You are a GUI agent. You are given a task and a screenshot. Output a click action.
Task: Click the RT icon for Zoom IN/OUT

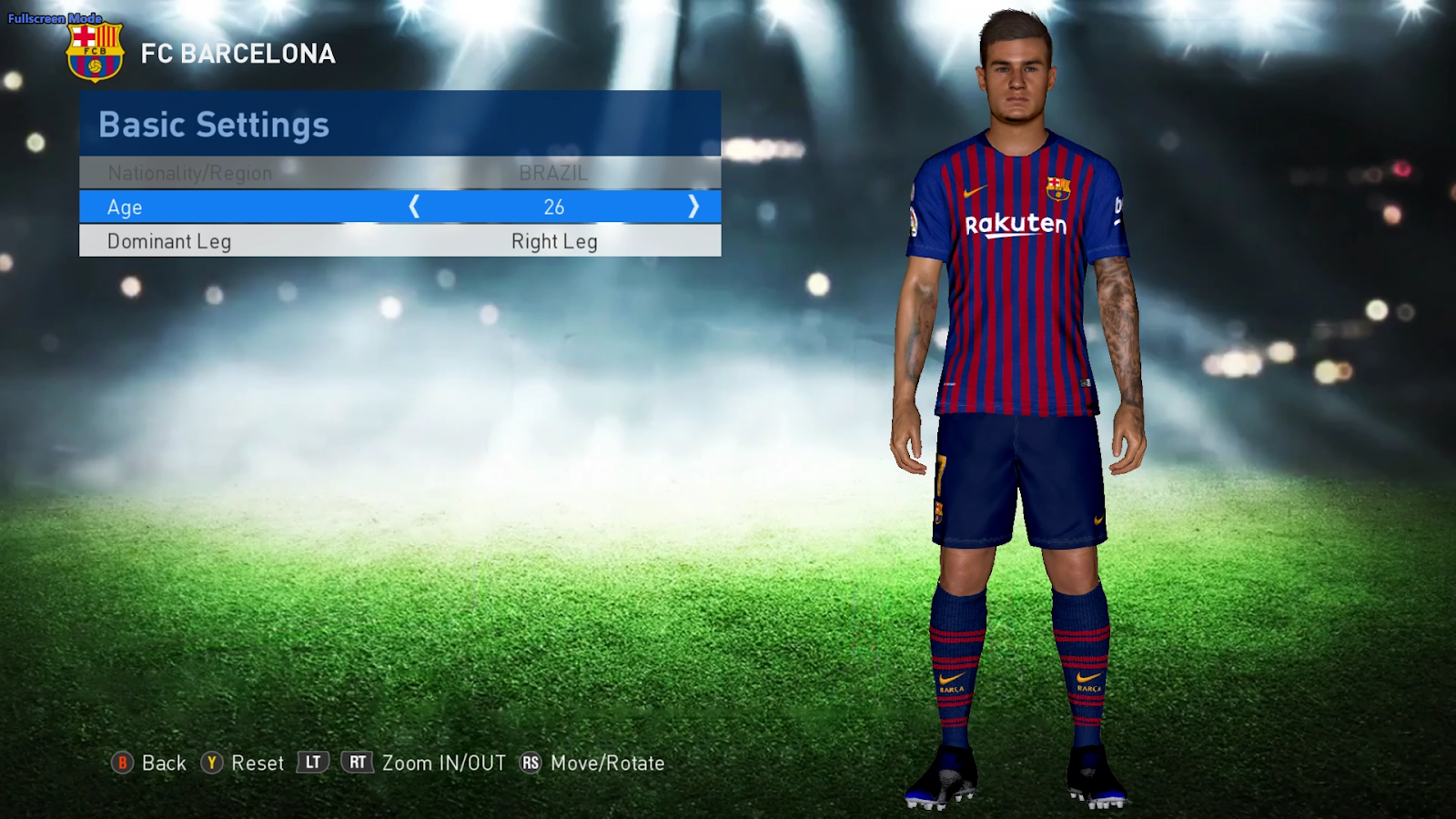(x=357, y=763)
